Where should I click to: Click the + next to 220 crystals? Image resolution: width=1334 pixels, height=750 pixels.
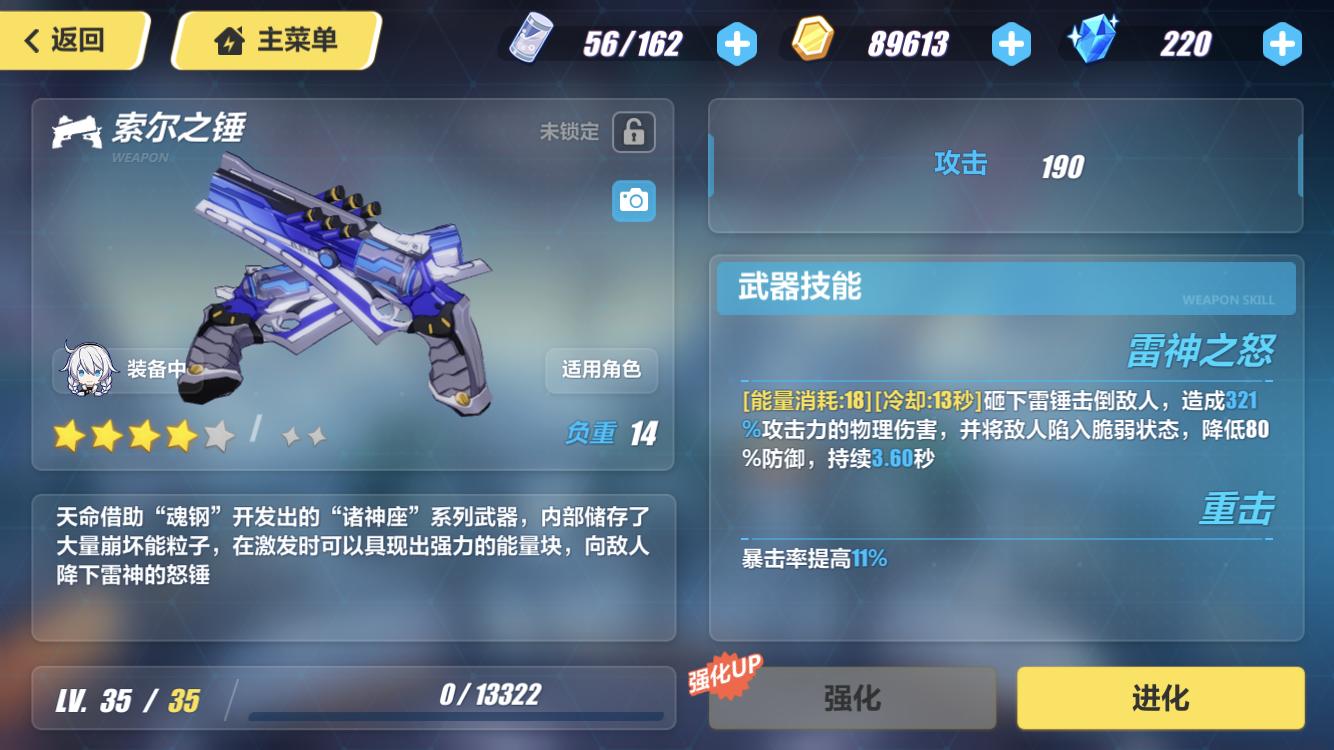pyautogui.click(x=1282, y=42)
